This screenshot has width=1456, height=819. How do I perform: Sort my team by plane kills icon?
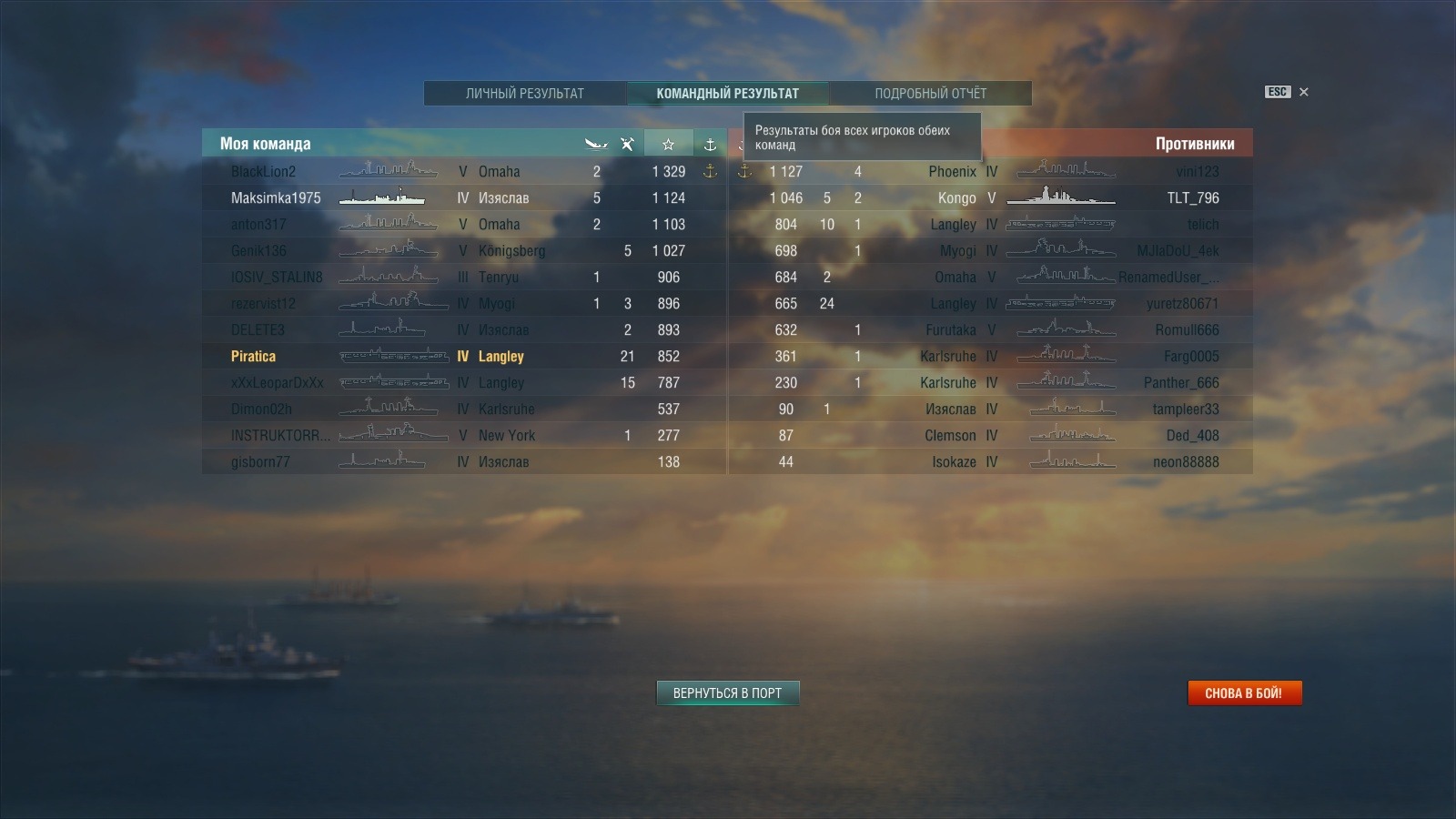[x=596, y=144]
